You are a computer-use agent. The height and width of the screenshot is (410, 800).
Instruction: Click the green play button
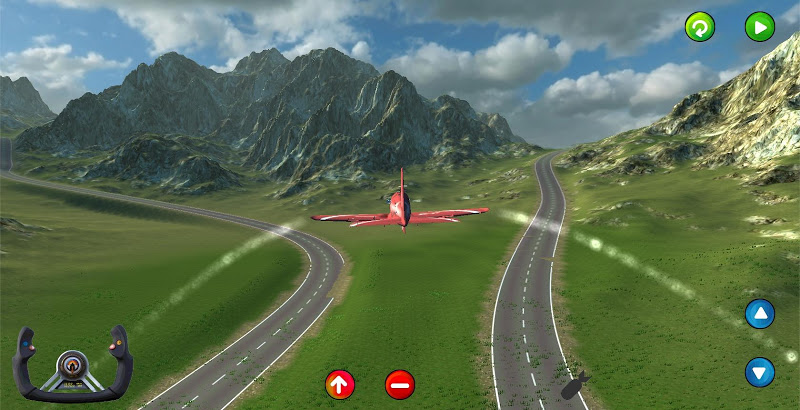coord(760,27)
